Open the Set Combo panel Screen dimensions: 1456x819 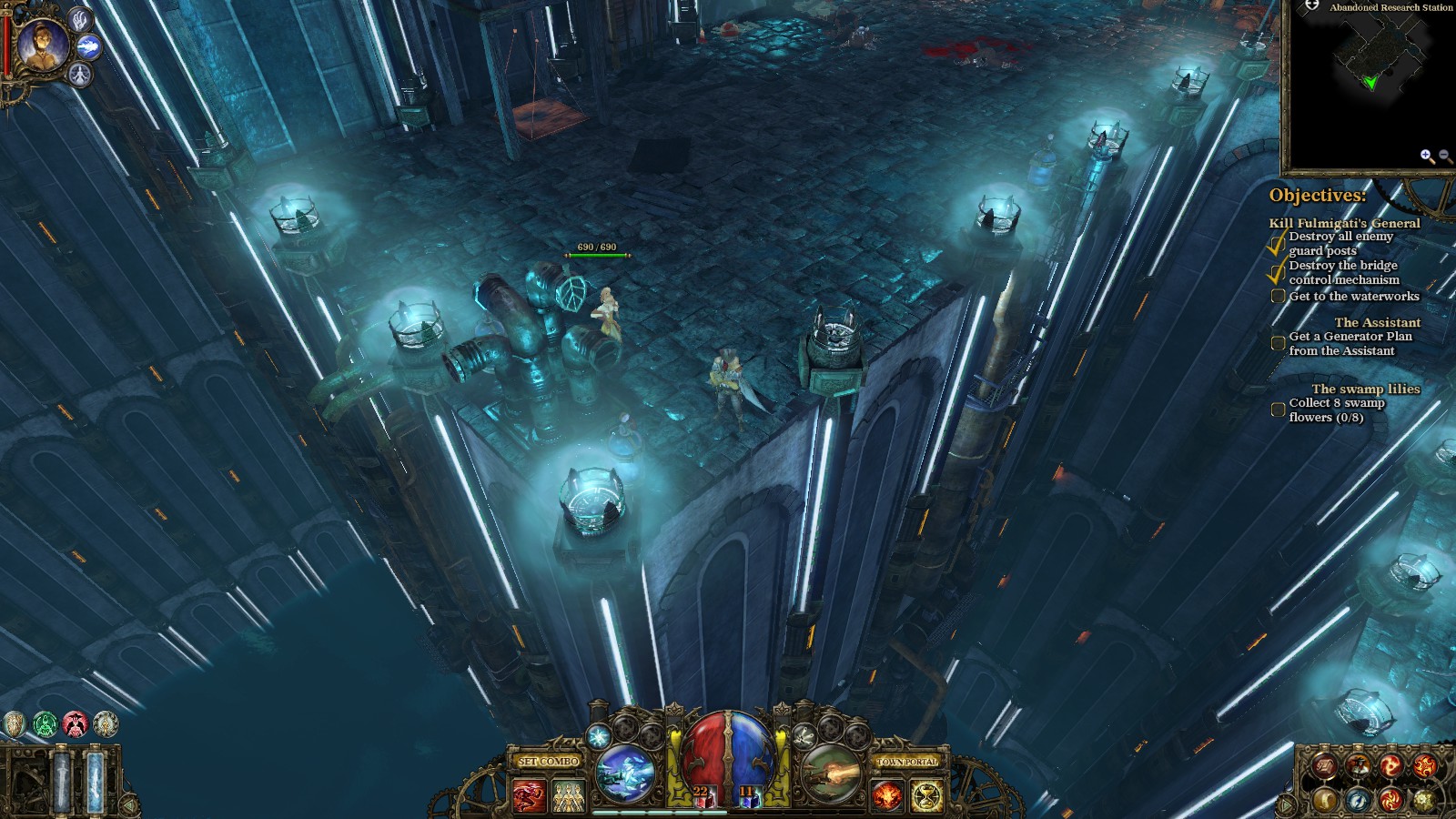click(548, 761)
